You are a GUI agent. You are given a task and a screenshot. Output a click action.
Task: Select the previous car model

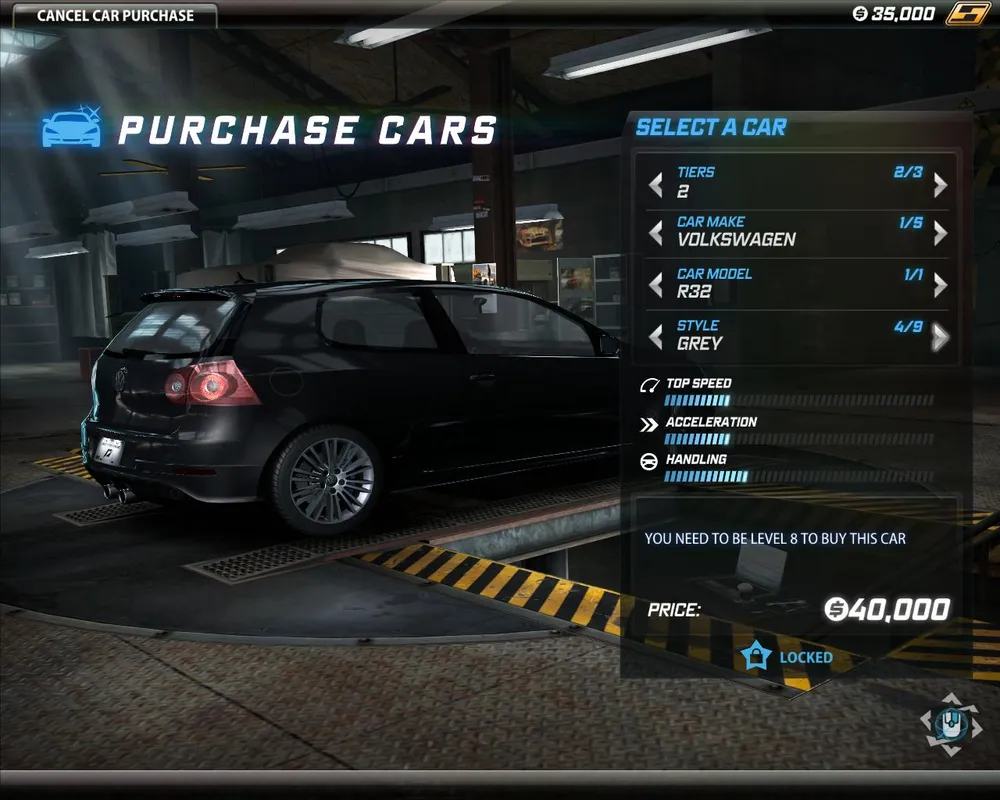click(x=656, y=285)
